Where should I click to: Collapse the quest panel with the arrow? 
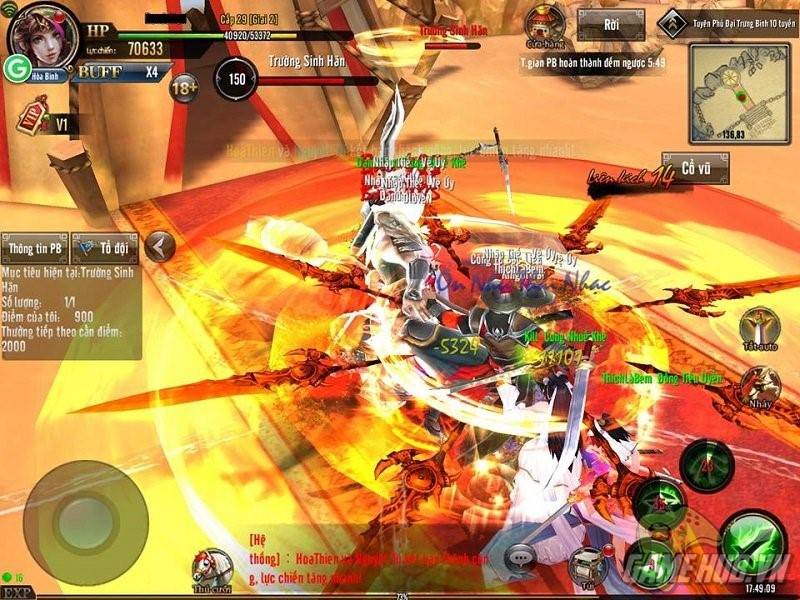159,245
